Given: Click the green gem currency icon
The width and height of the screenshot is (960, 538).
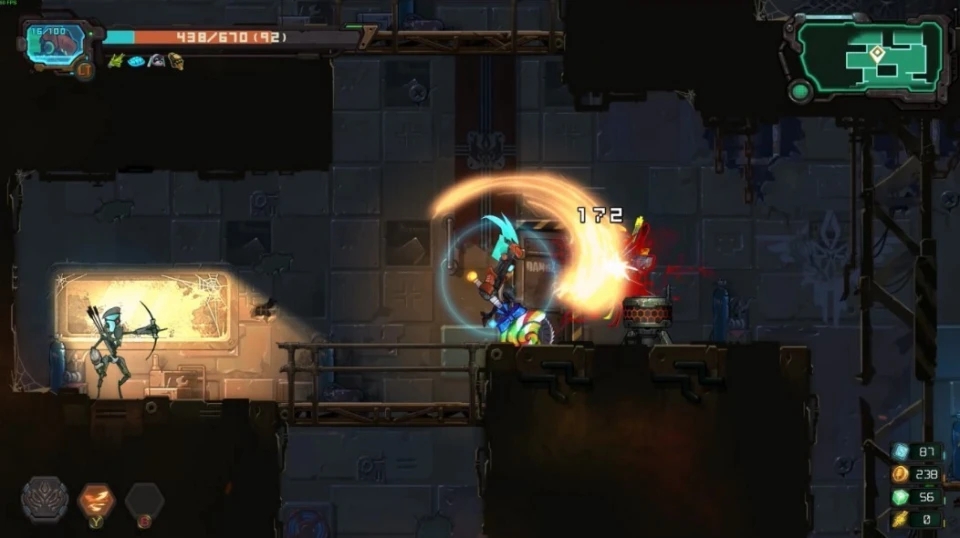Looking at the screenshot, I should click(x=900, y=497).
